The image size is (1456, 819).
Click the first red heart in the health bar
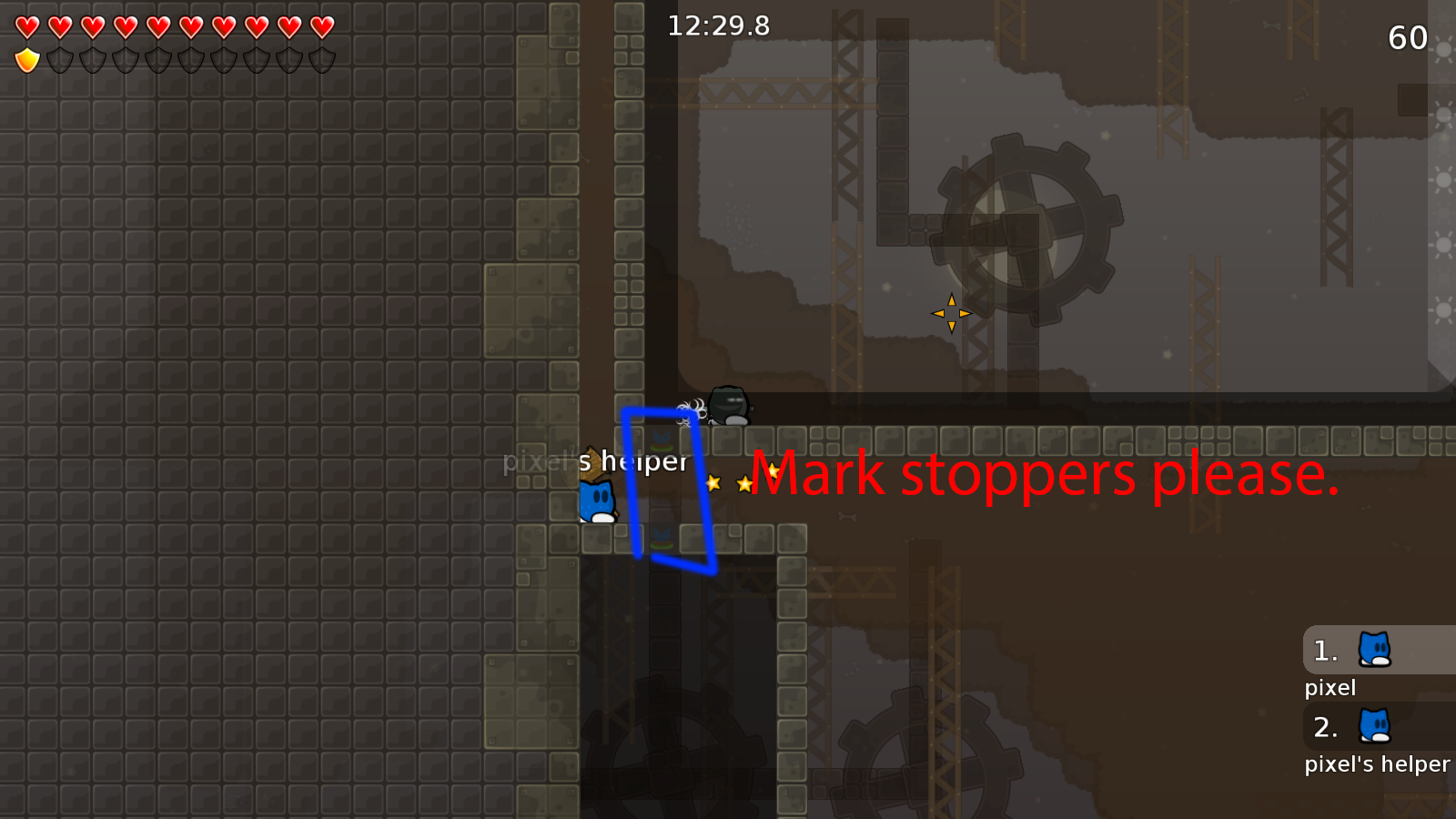[x=26, y=27]
